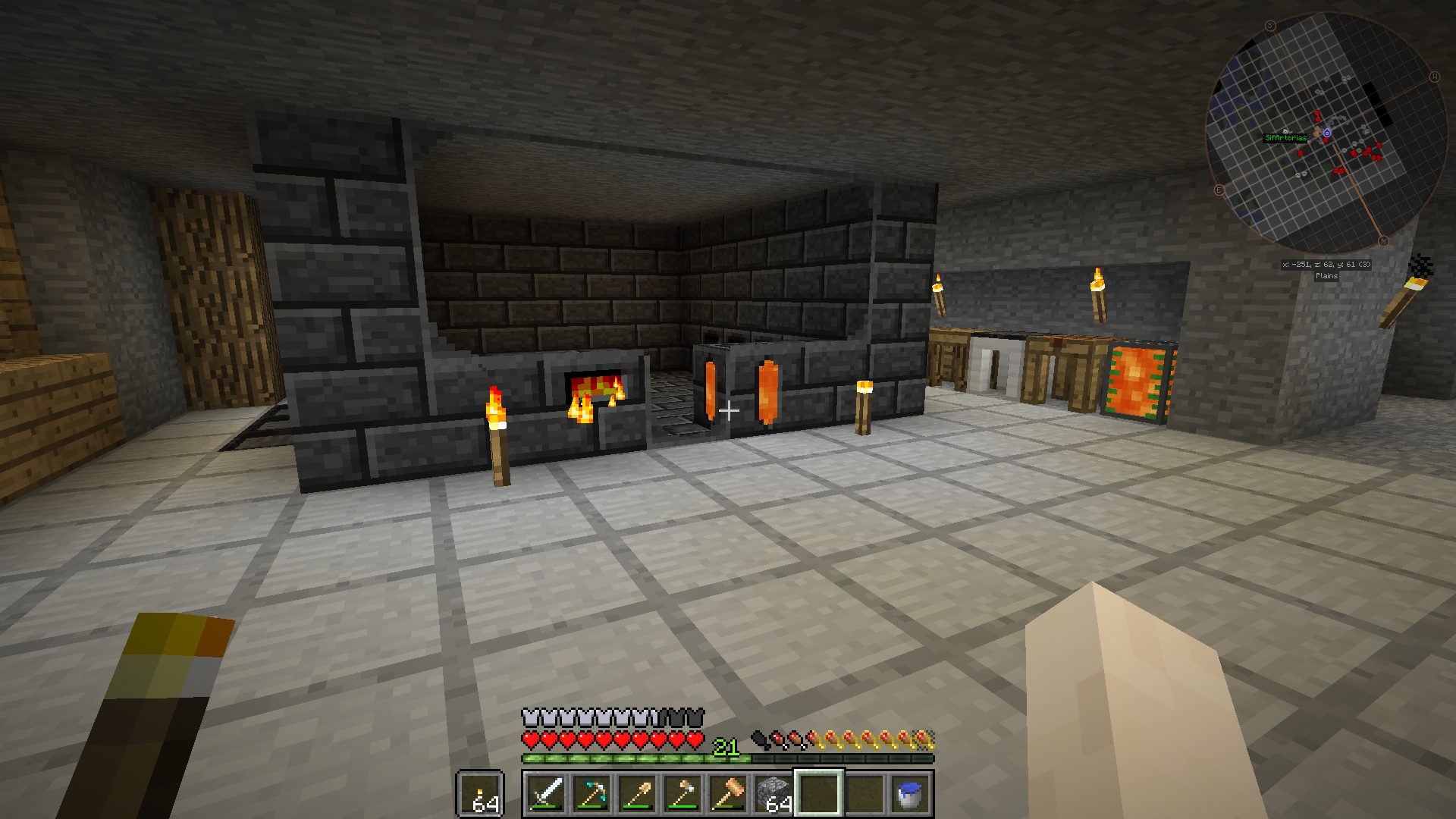Click the SifArtorias player label on minimap

click(x=1285, y=138)
